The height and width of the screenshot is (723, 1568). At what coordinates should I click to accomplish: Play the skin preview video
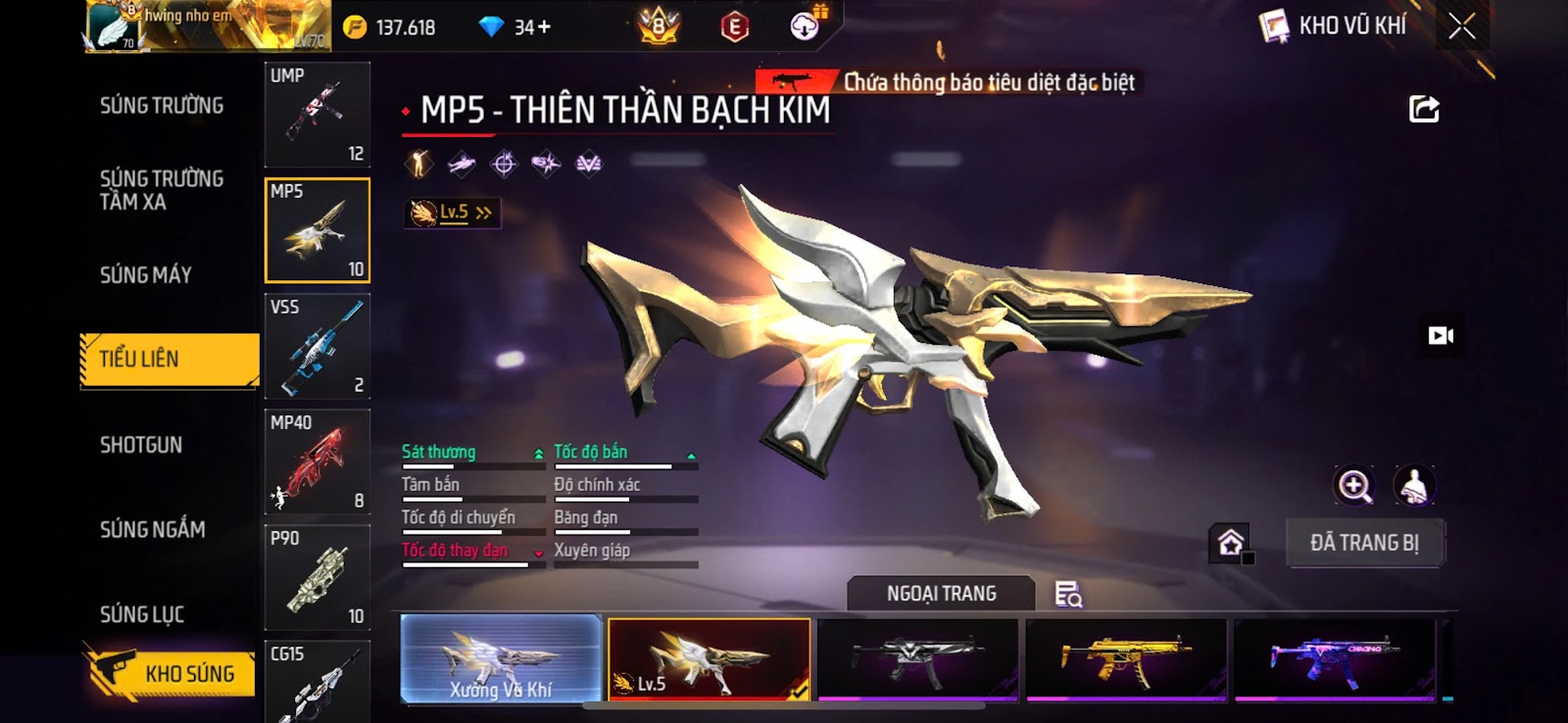coord(1441,336)
